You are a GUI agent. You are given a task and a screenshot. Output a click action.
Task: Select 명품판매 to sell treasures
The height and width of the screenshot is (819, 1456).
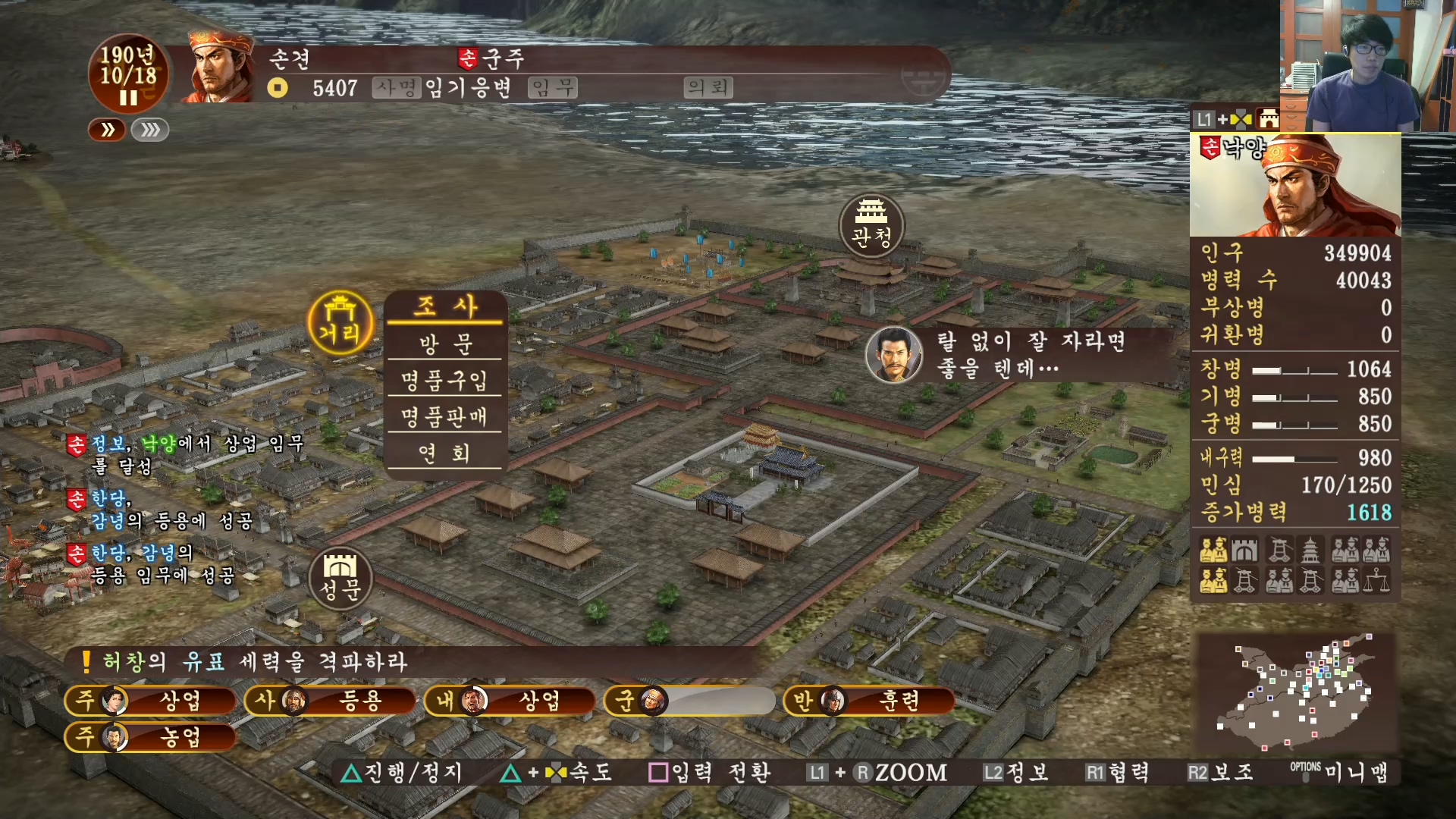point(444,416)
